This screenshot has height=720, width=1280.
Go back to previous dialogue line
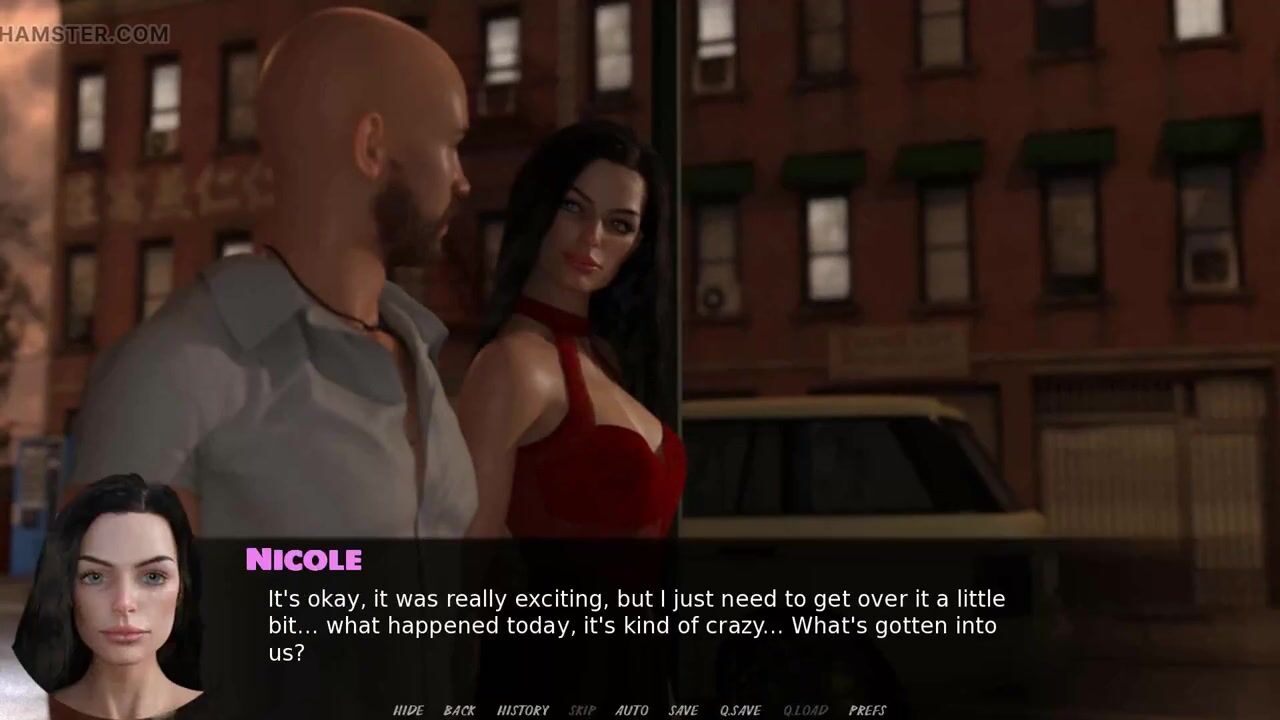tap(459, 710)
